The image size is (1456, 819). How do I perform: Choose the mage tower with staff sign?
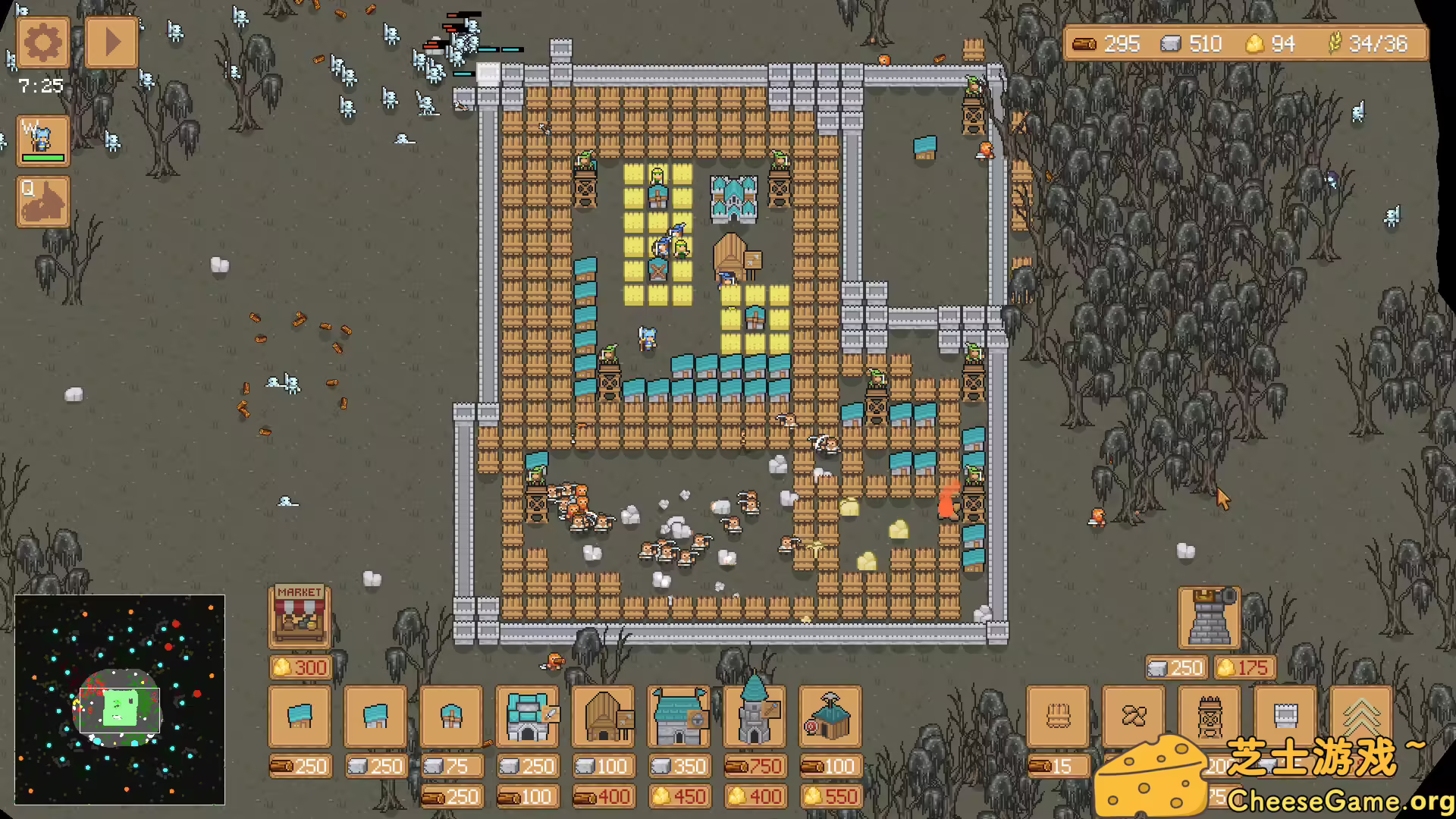[x=755, y=717]
